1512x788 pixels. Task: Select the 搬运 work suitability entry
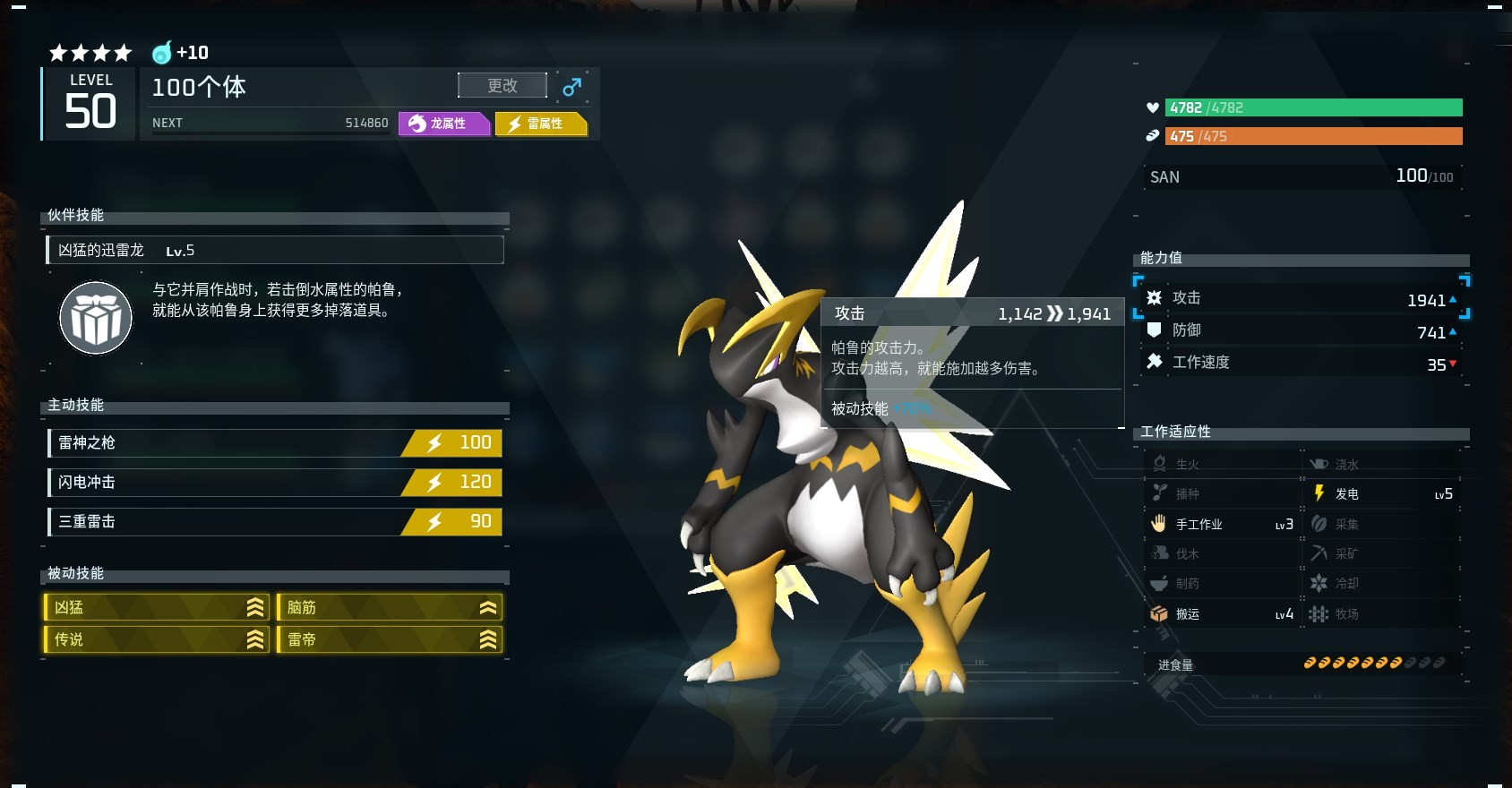[x=1222, y=613]
